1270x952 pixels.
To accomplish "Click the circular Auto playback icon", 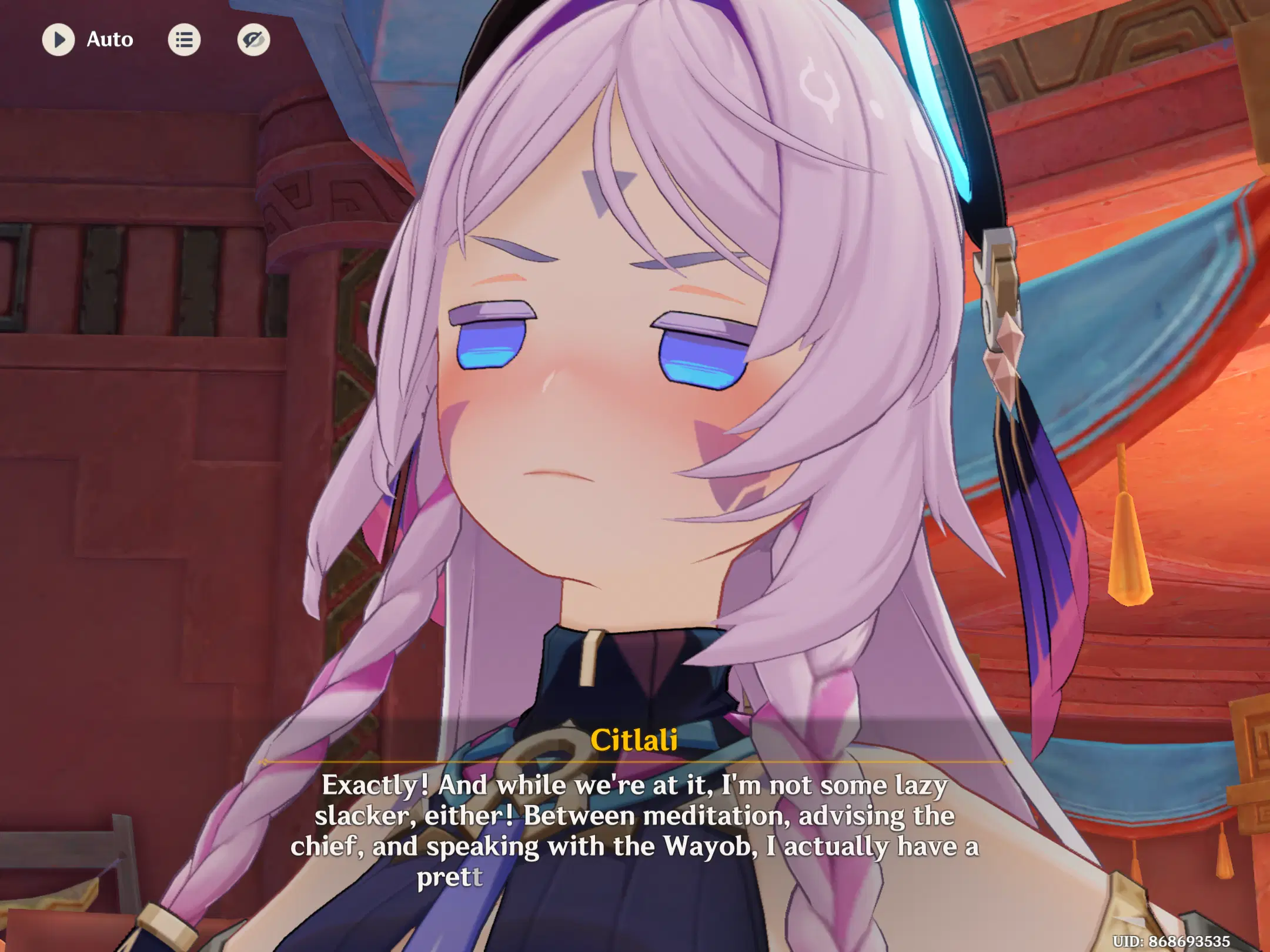I will click(59, 40).
